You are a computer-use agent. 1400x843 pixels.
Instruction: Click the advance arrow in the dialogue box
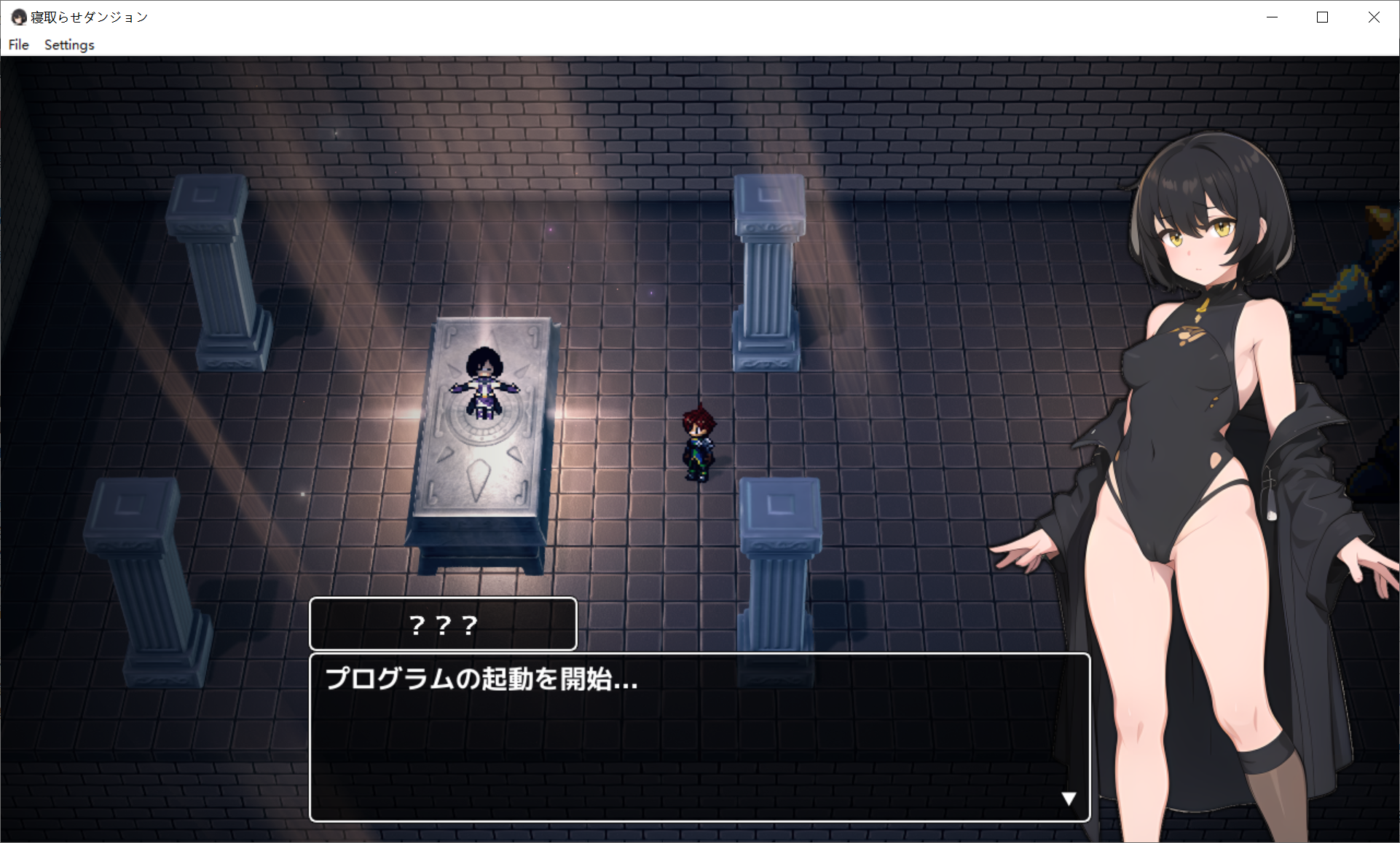click(x=1069, y=798)
